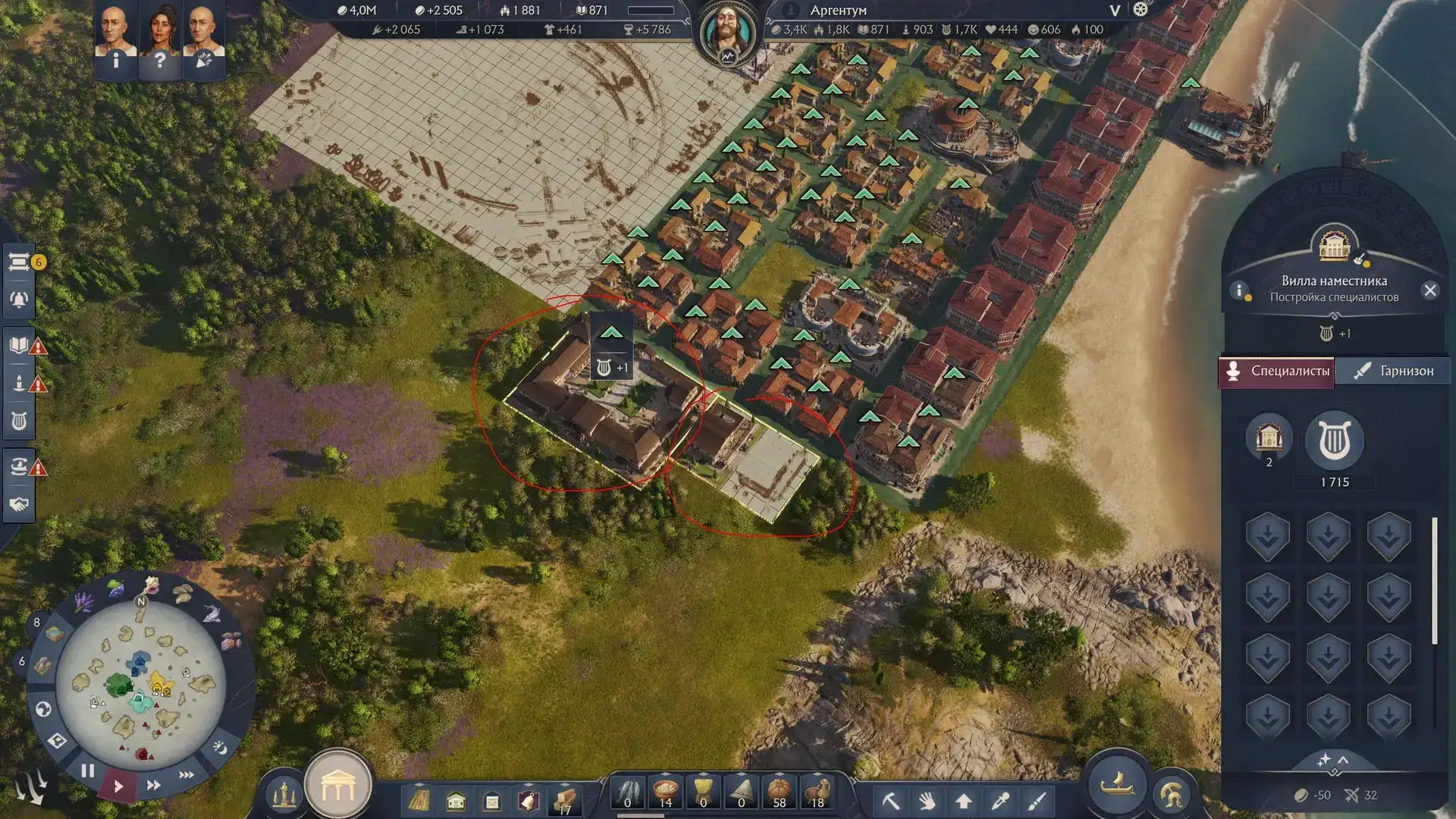The image size is (1456, 819).
Task: Select the Специалисты tab
Action: click(1277, 371)
